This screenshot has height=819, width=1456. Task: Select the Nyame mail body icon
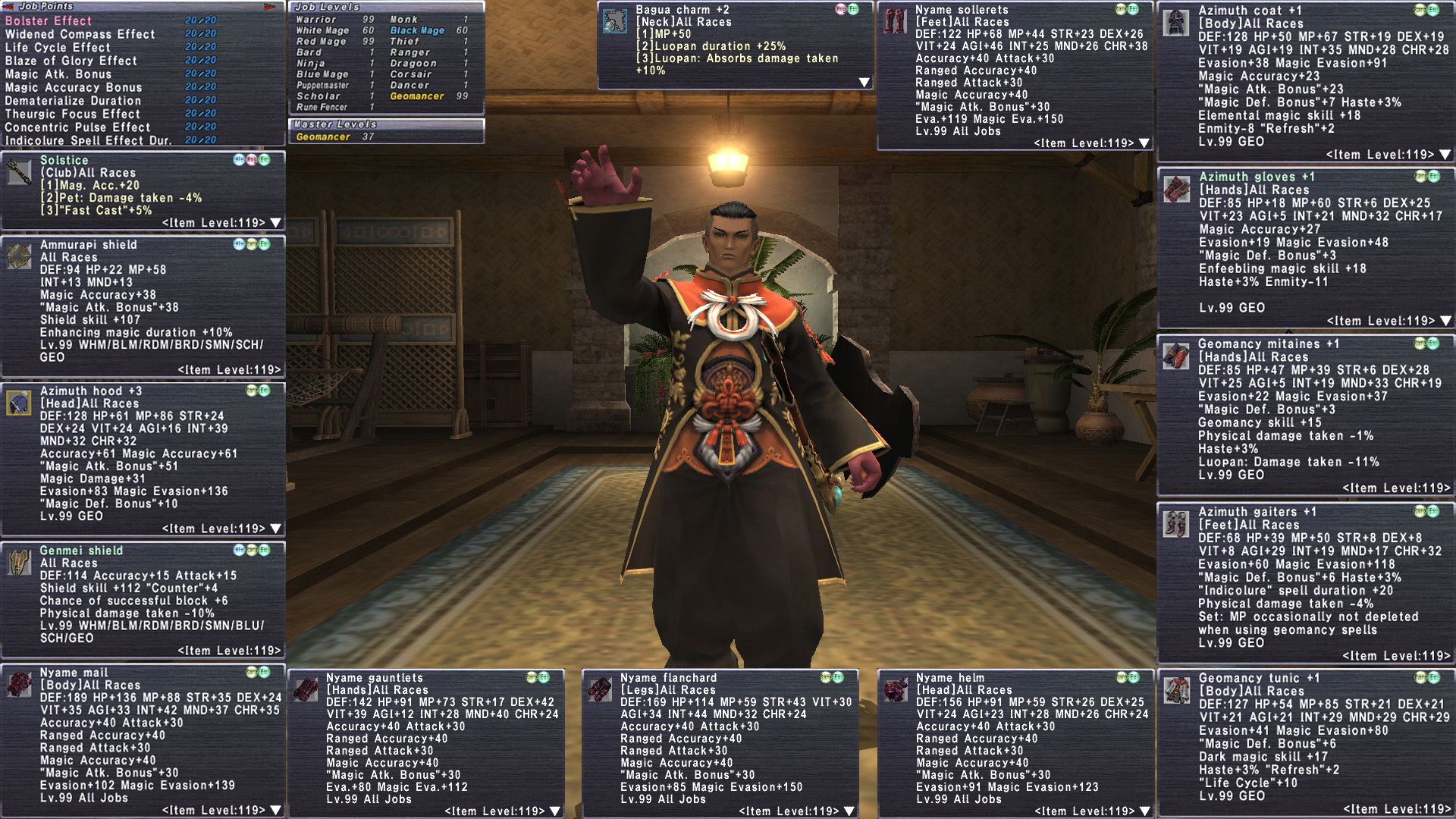point(18,685)
